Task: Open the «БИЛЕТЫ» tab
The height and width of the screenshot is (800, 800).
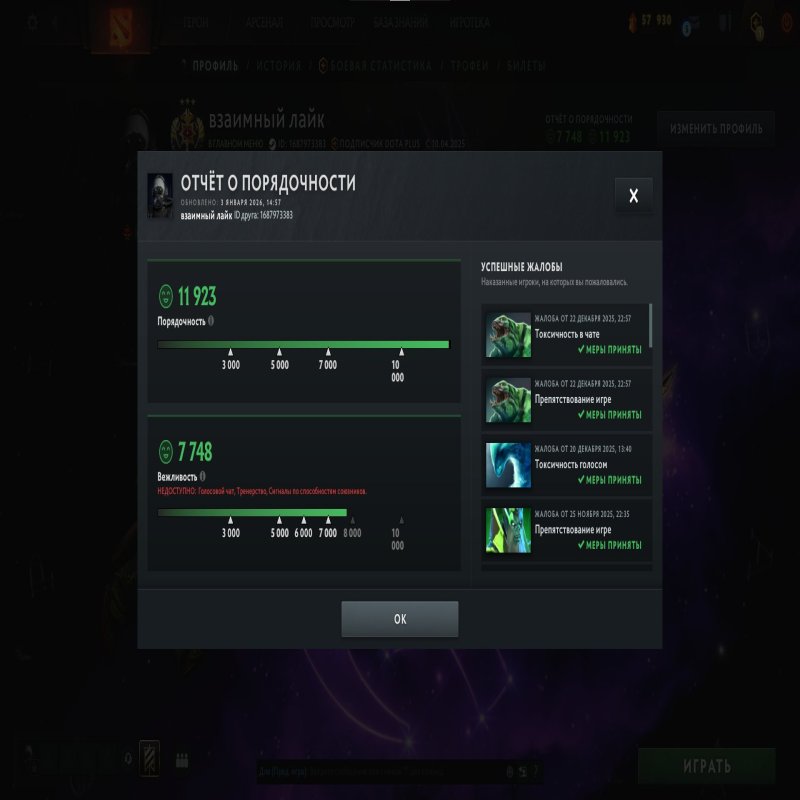Action: [x=526, y=66]
